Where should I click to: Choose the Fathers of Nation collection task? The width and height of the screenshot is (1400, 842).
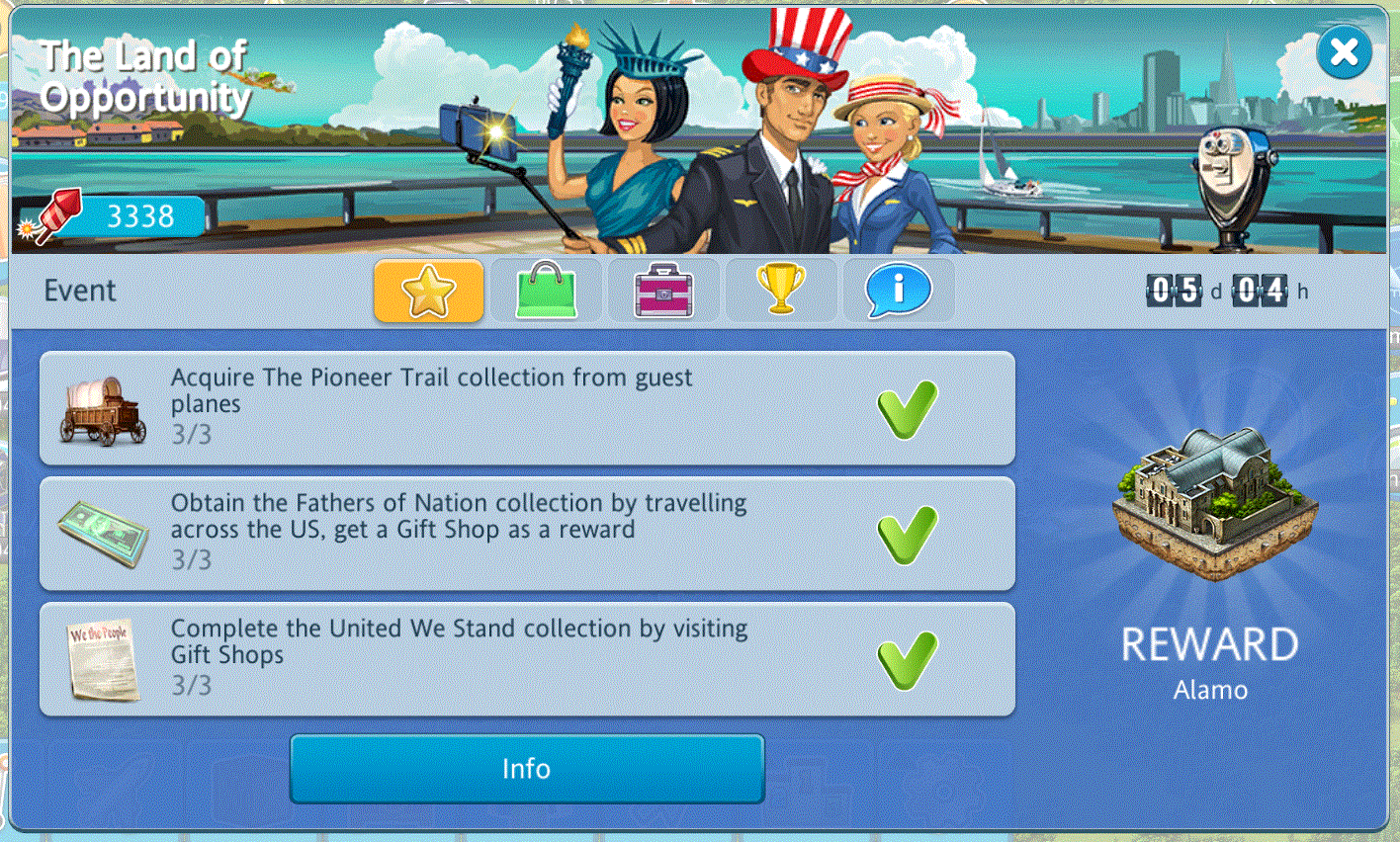527,533
